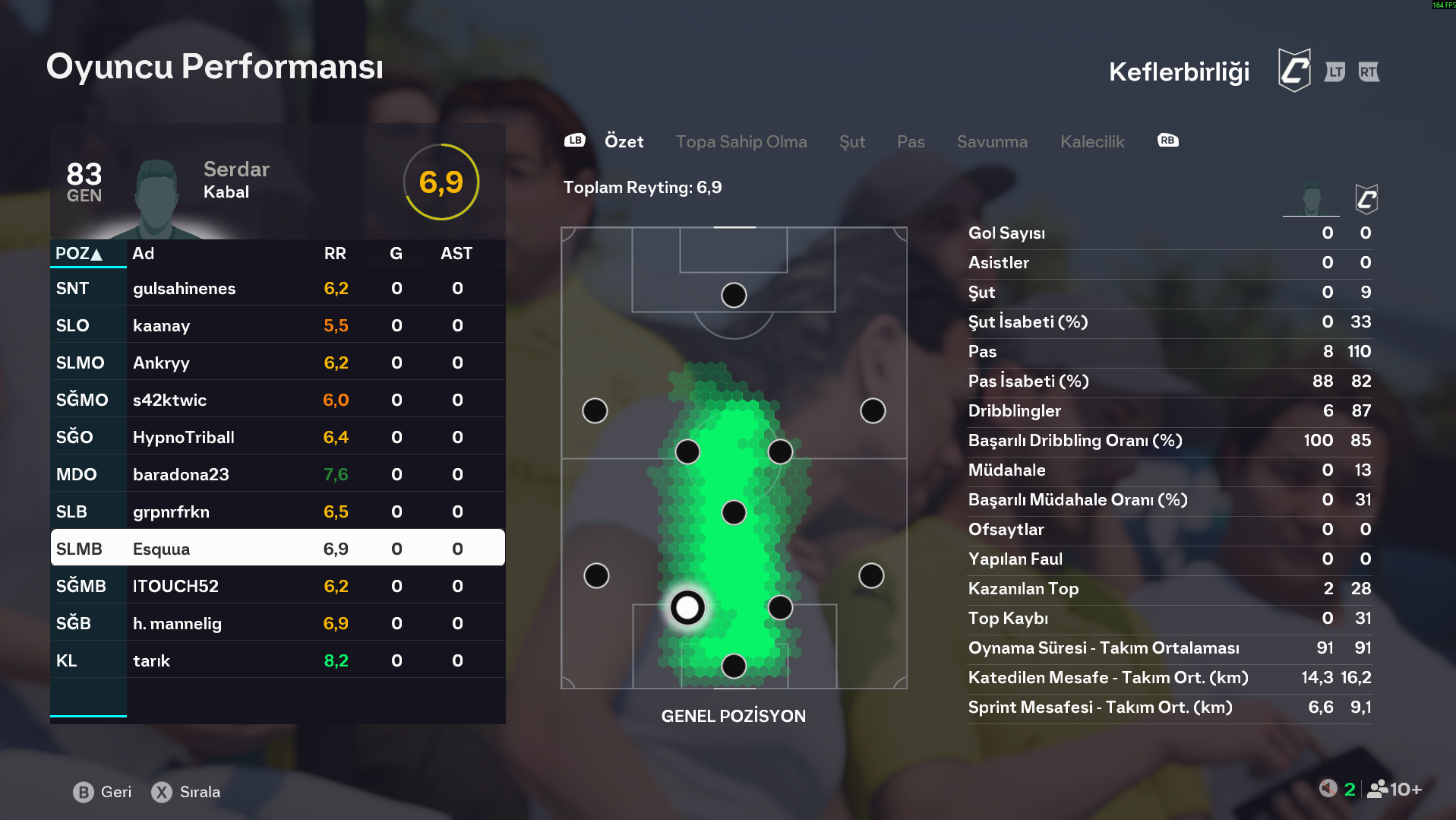This screenshot has width=1456, height=820.
Task: Click the Keflerbirliği team crest
Action: coord(1293,71)
